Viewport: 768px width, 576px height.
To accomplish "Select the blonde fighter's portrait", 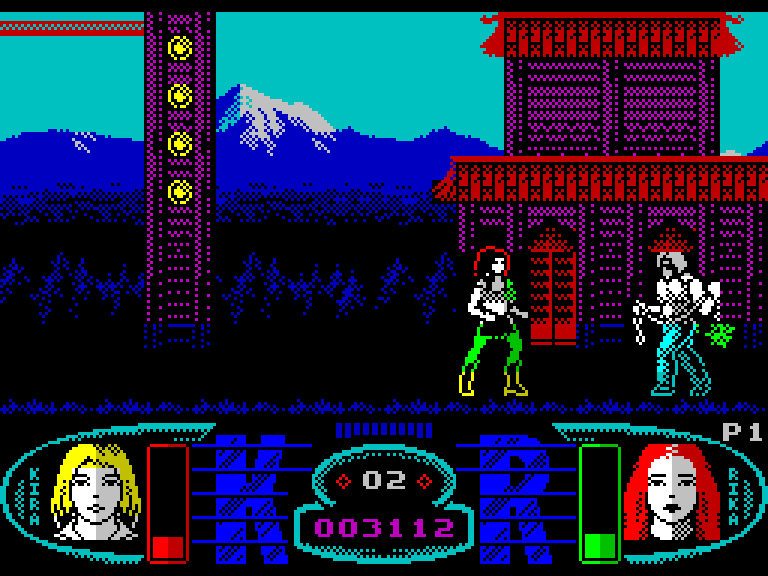I will point(96,493).
